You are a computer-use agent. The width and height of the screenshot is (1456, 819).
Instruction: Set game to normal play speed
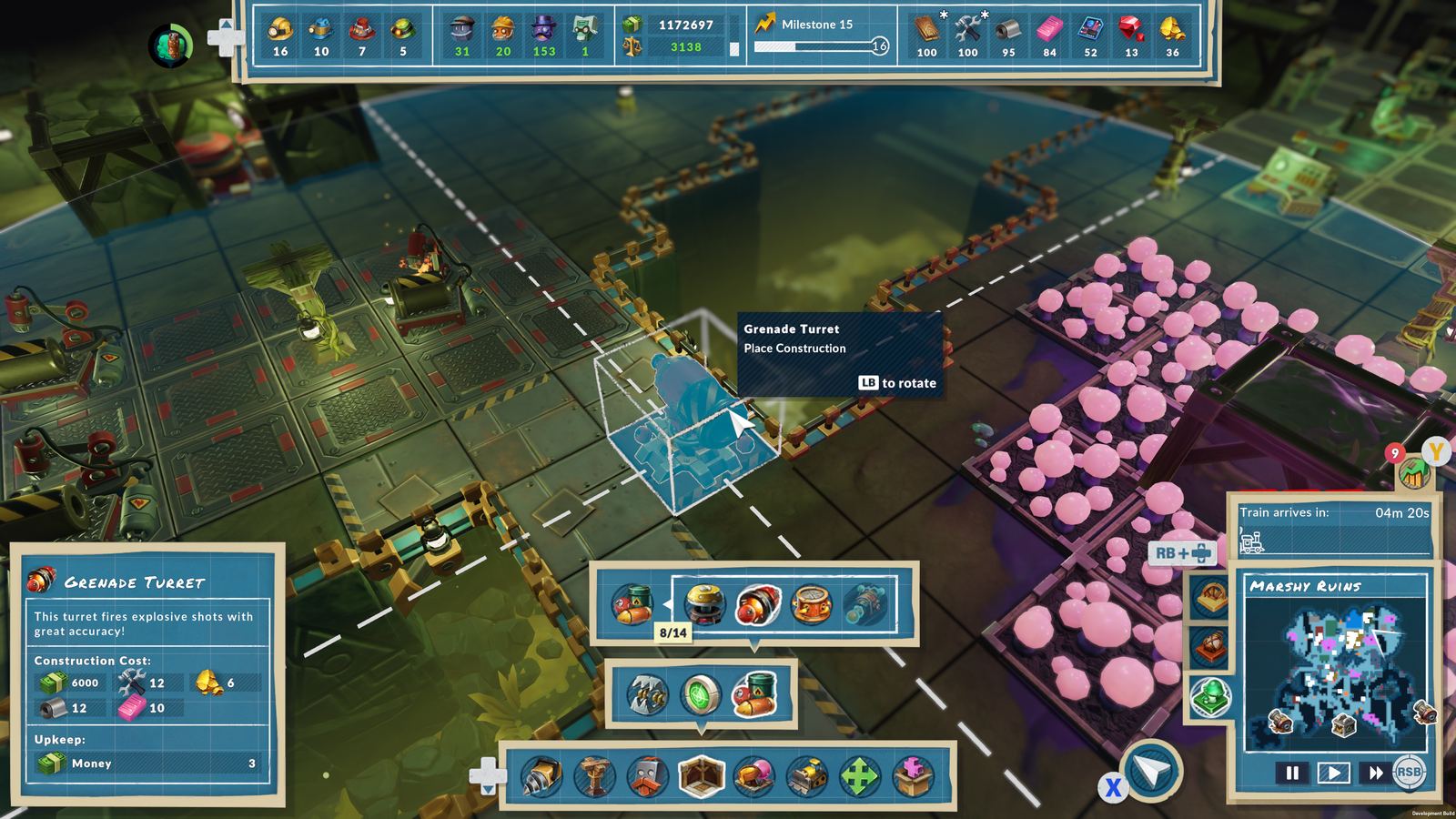tap(1333, 773)
